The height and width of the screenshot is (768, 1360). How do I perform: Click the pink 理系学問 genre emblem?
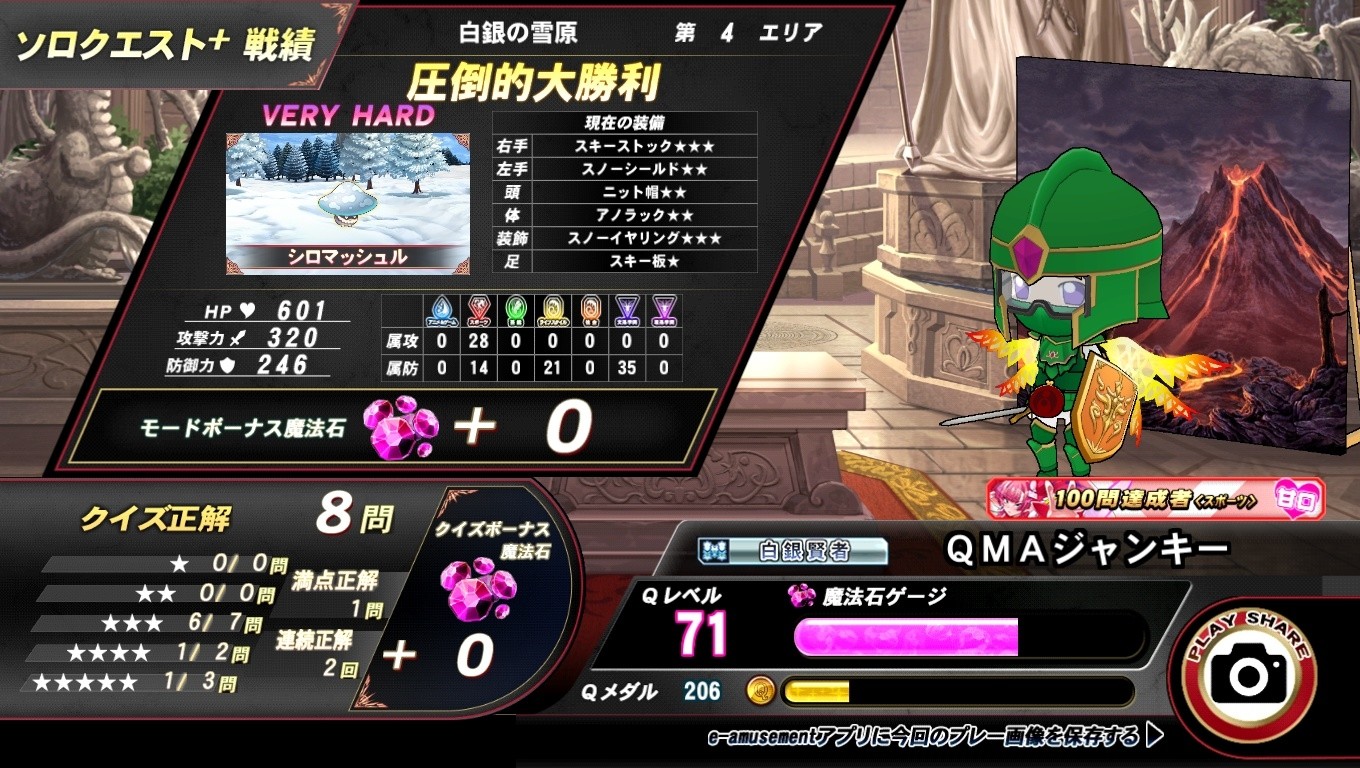pyautogui.click(x=665, y=310)
